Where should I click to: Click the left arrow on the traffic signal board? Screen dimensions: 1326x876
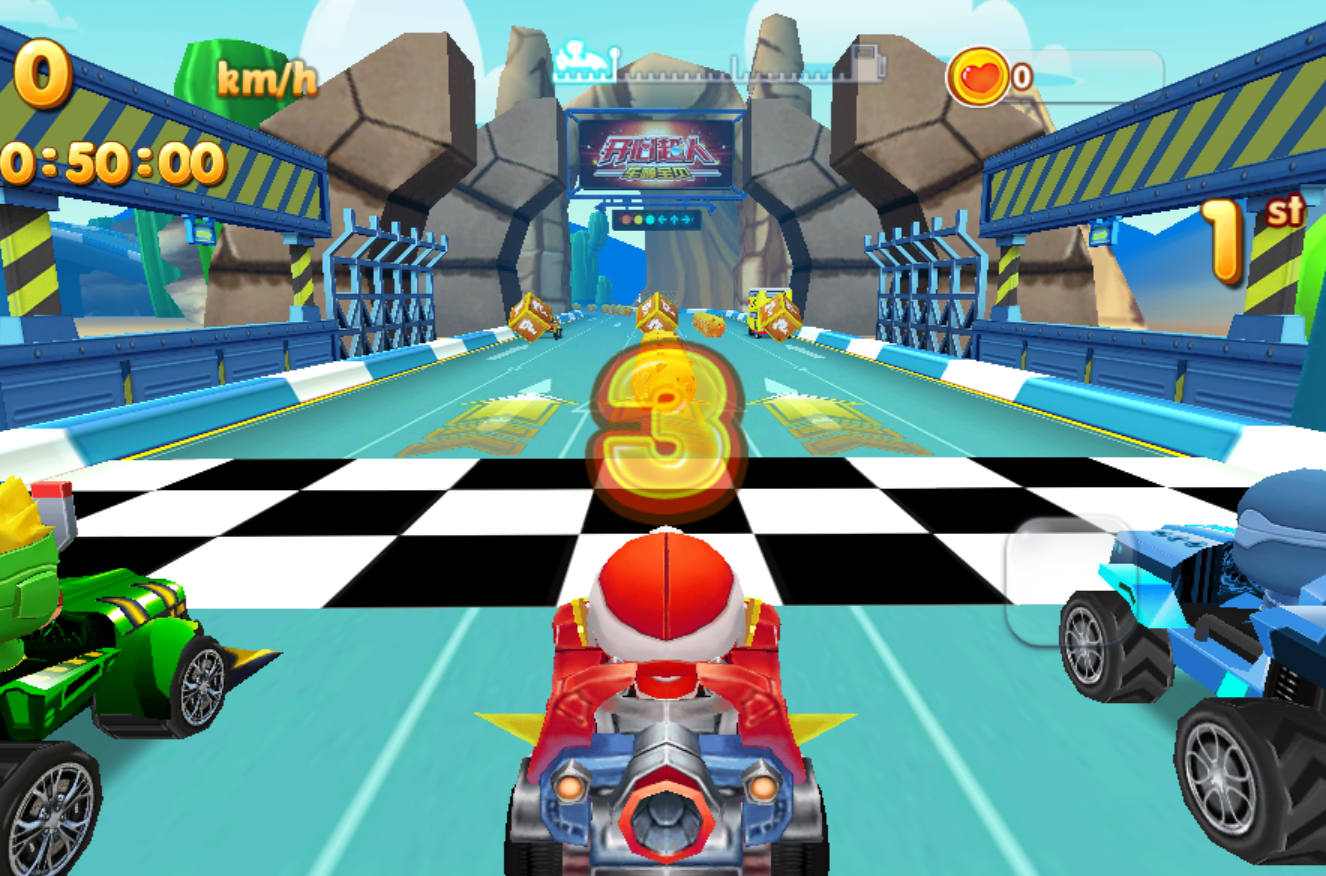[662, 220]
